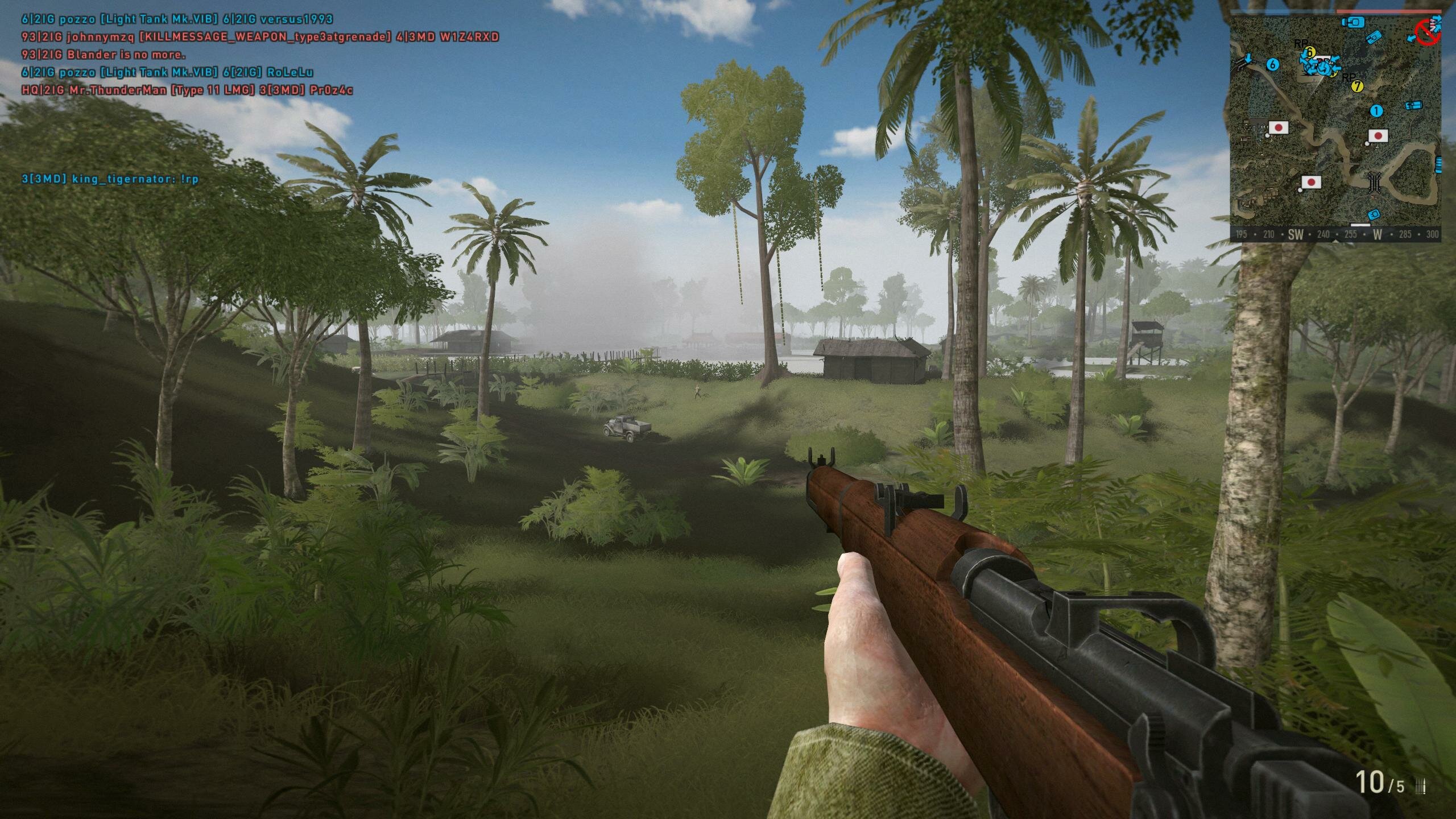The image size is (1456, 819).
Task: Select the blue squad 1 marker on minimap
Action: coord(1376,111)
